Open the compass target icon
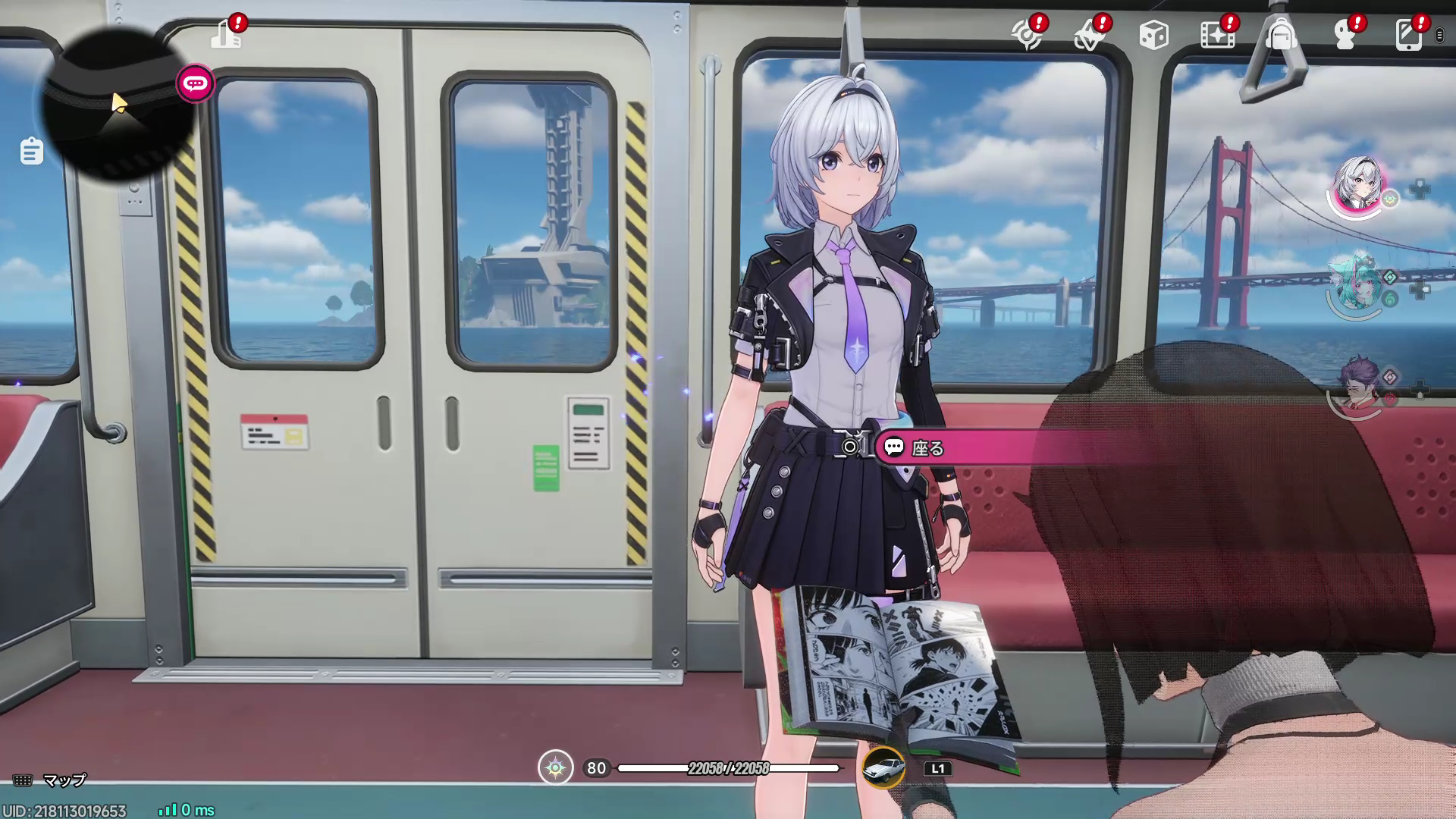This screenshot has height=819, width=1456. [x=1027, y=35]
